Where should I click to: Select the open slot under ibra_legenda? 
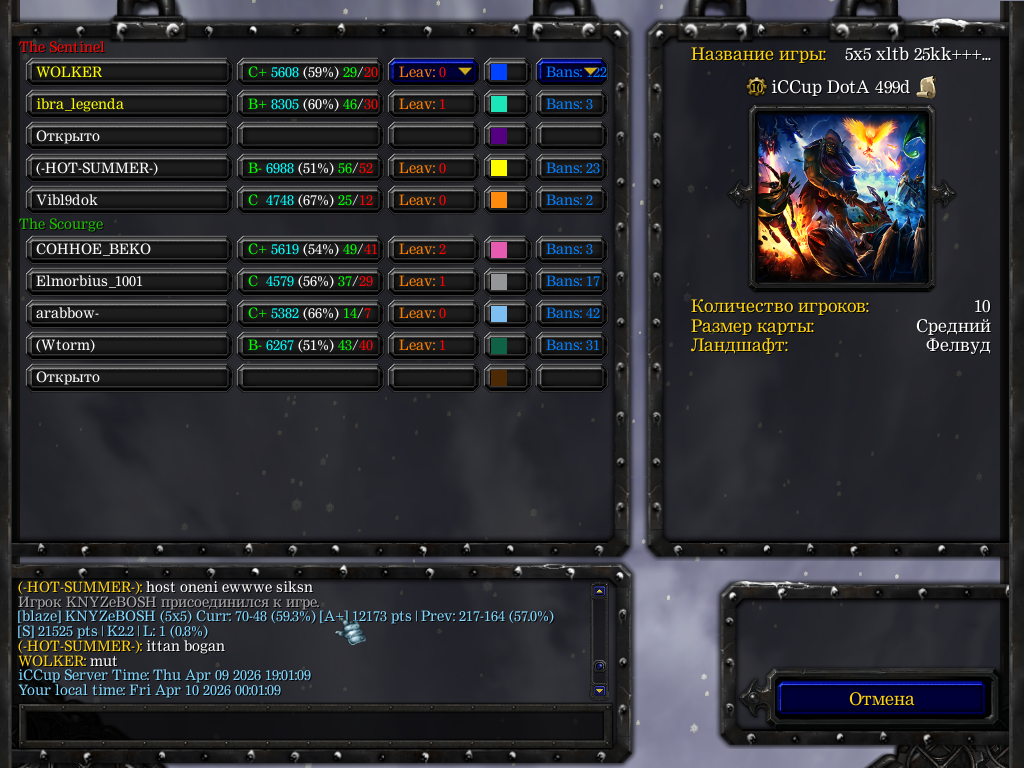(x=129, y=136)
